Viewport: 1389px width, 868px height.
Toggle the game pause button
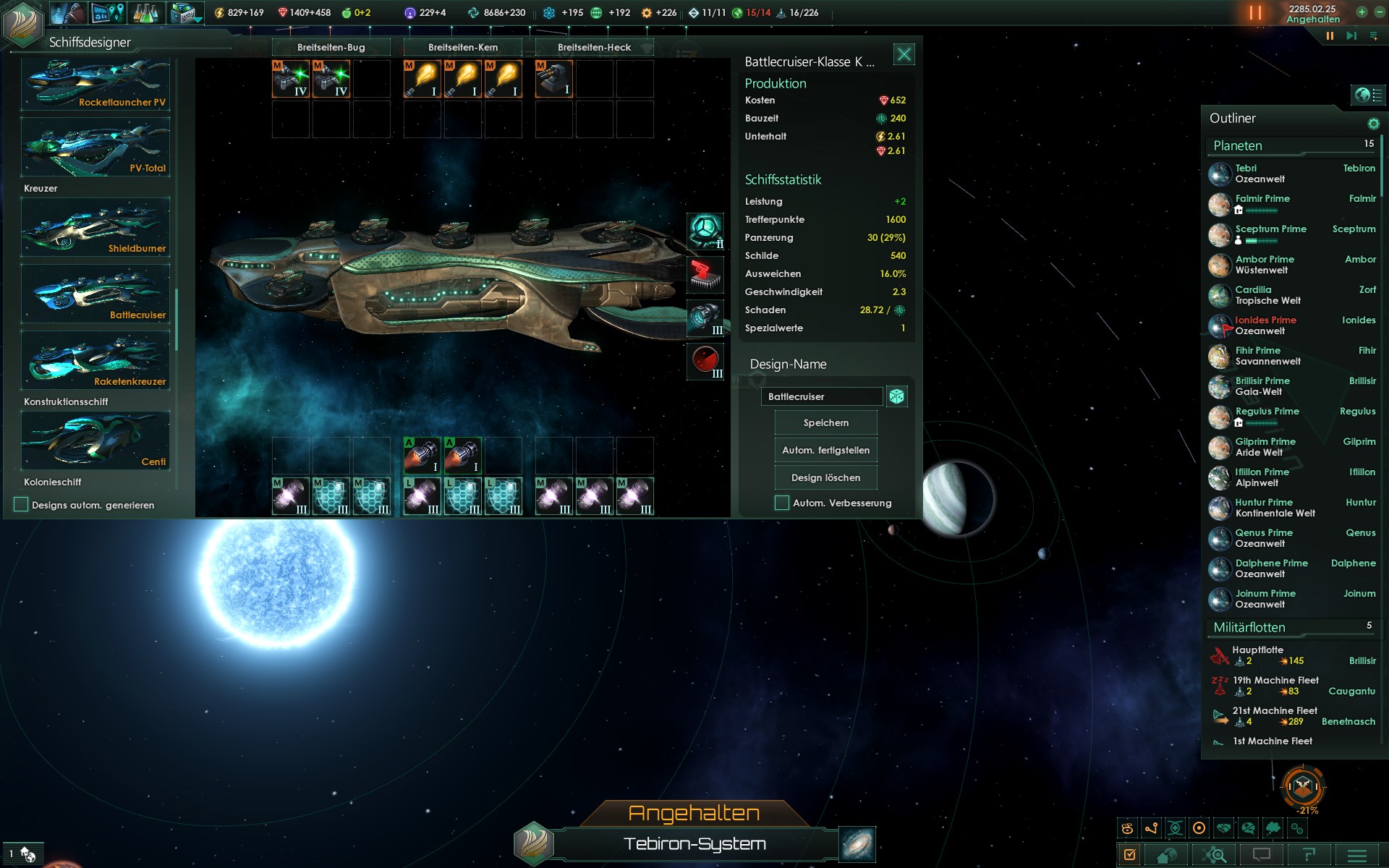pyautogui.click(x=1255, y=12)
